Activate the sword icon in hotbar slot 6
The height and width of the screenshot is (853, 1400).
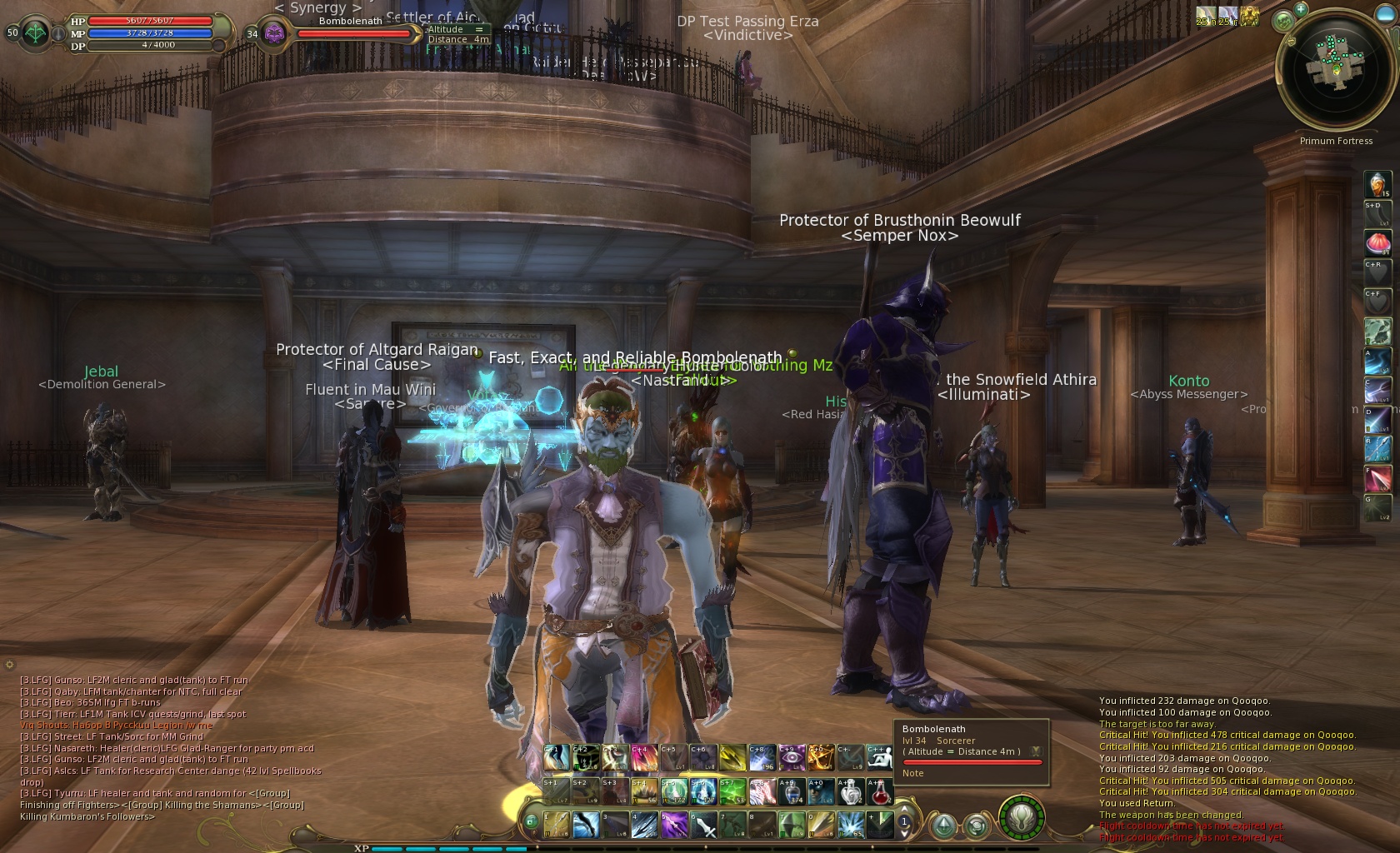[x=704, y=825]
